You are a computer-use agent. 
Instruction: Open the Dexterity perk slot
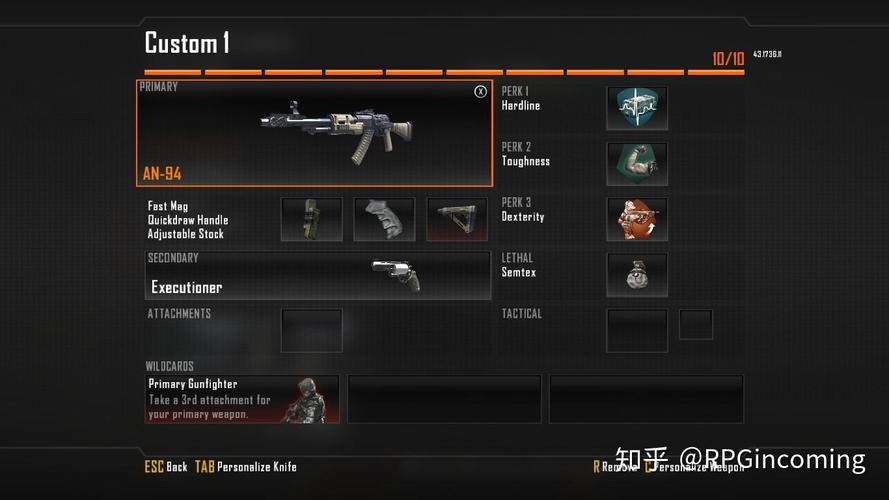click(x=637, y=219)
